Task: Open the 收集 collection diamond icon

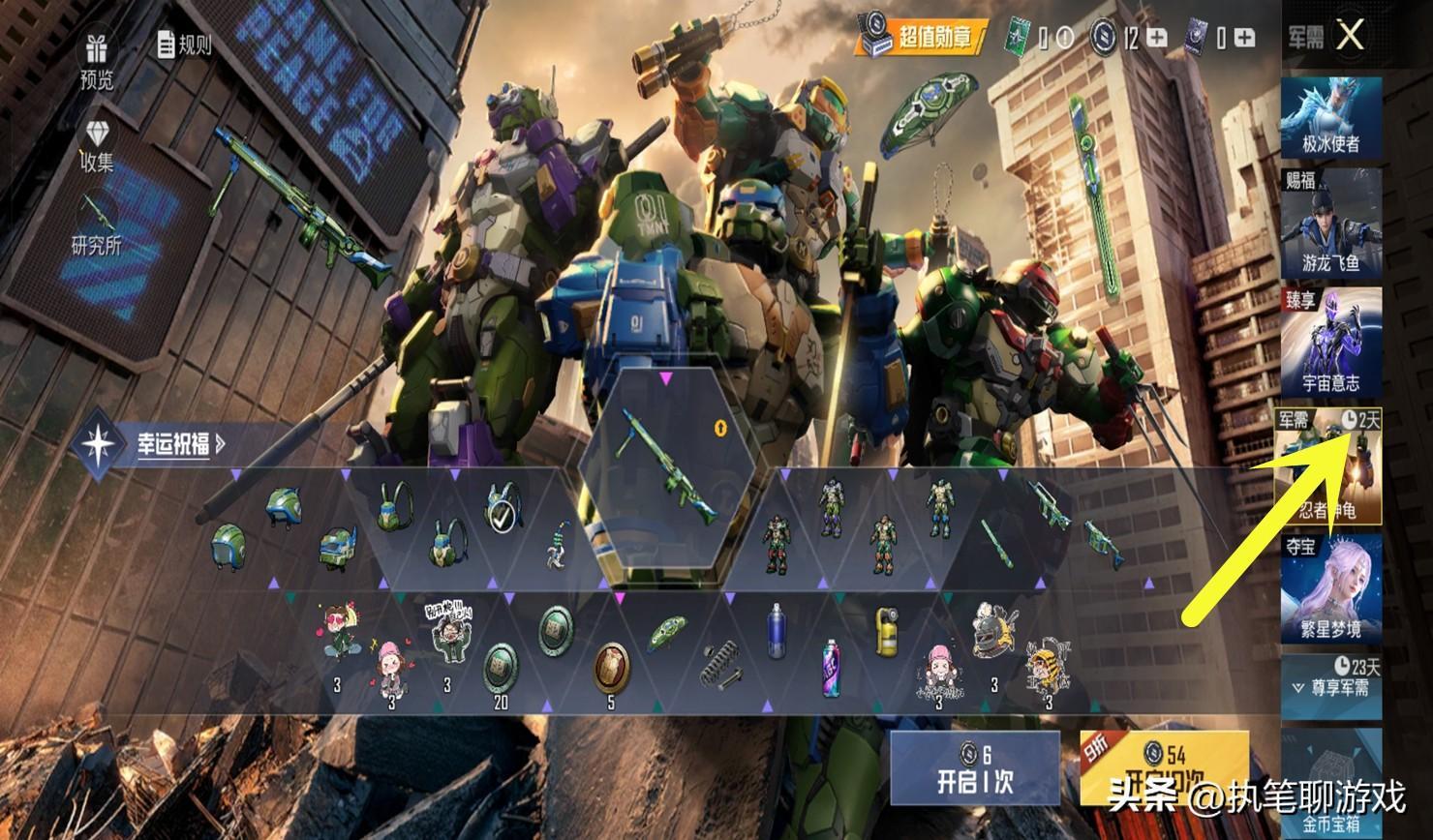Action: (96, 147)
